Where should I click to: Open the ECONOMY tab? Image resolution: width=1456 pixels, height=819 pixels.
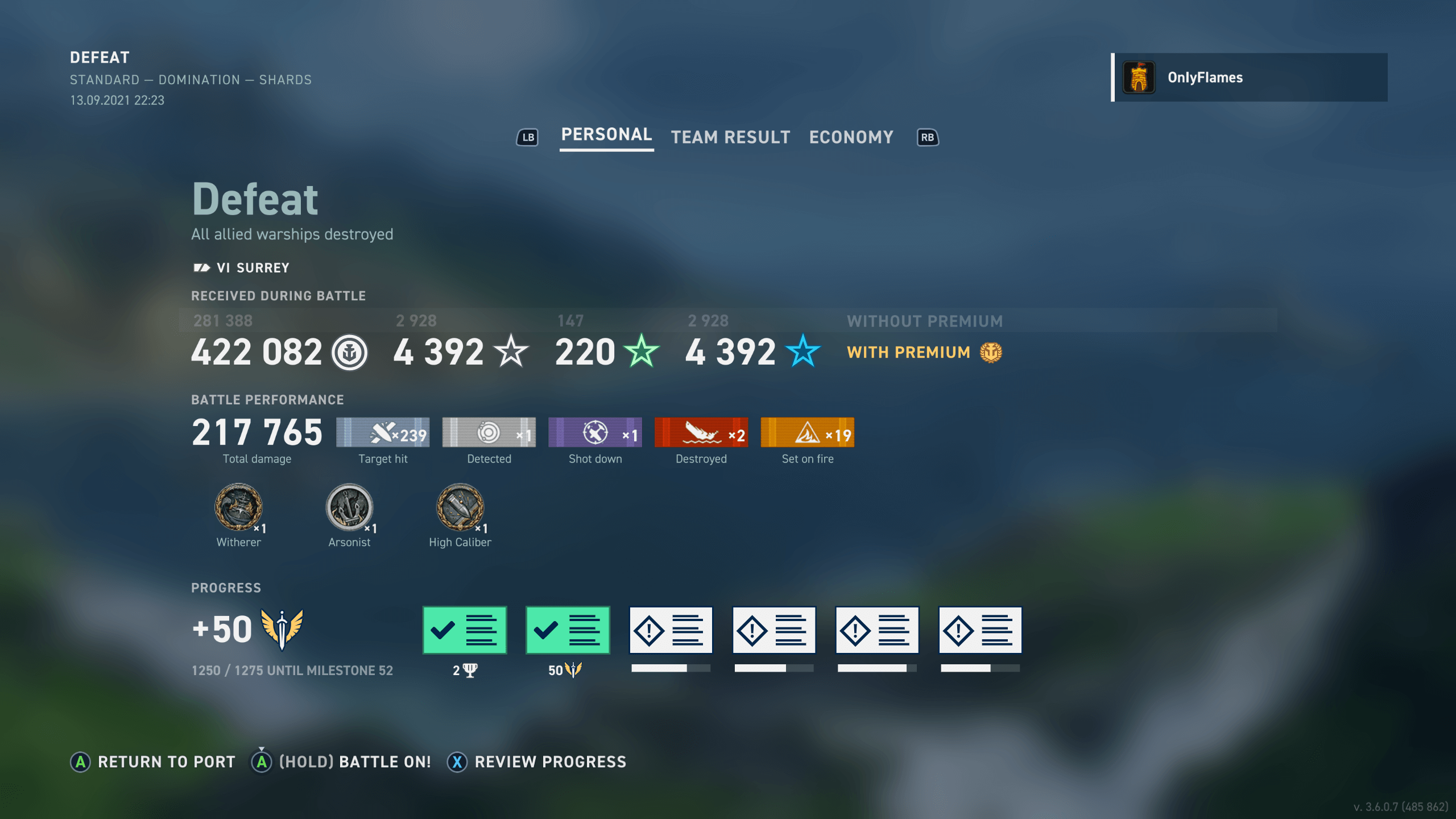pyautogui.click(x=851, y=136)
